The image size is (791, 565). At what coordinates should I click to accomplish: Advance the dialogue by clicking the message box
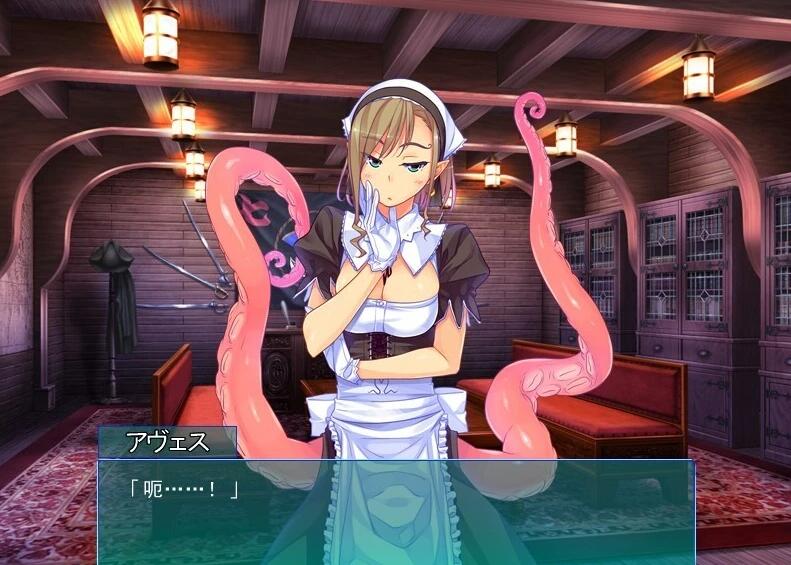(395, 511)
